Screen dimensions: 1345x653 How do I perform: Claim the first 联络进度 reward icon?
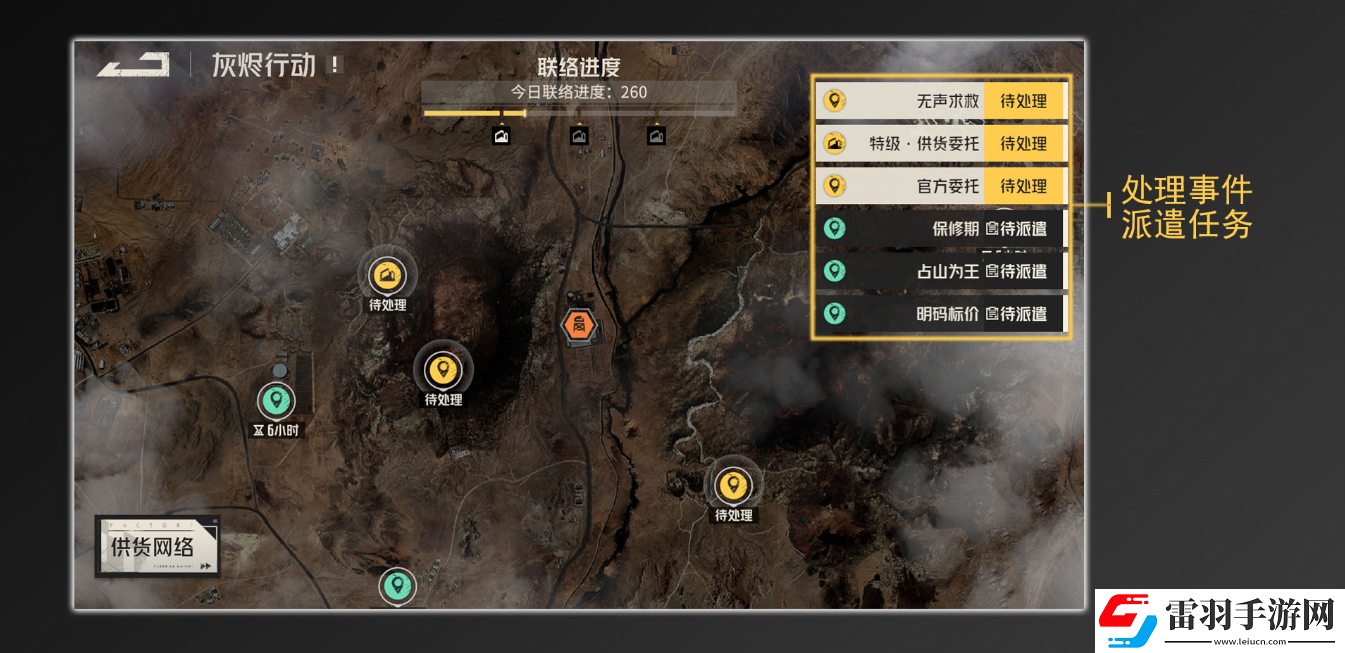pos(502,136)
